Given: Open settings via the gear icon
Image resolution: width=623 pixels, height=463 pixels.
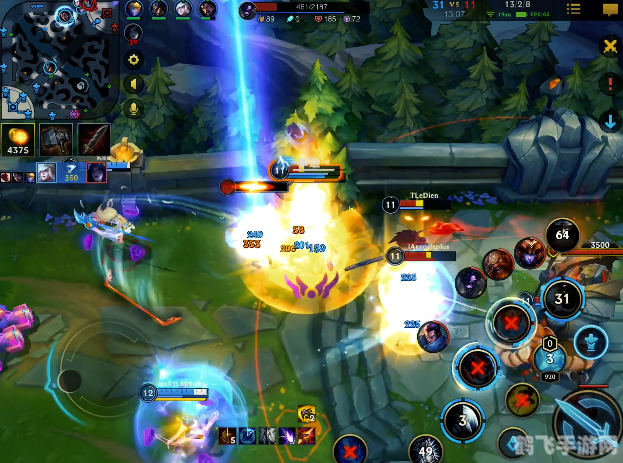Looking at the screenshot, I should (133, 60).
